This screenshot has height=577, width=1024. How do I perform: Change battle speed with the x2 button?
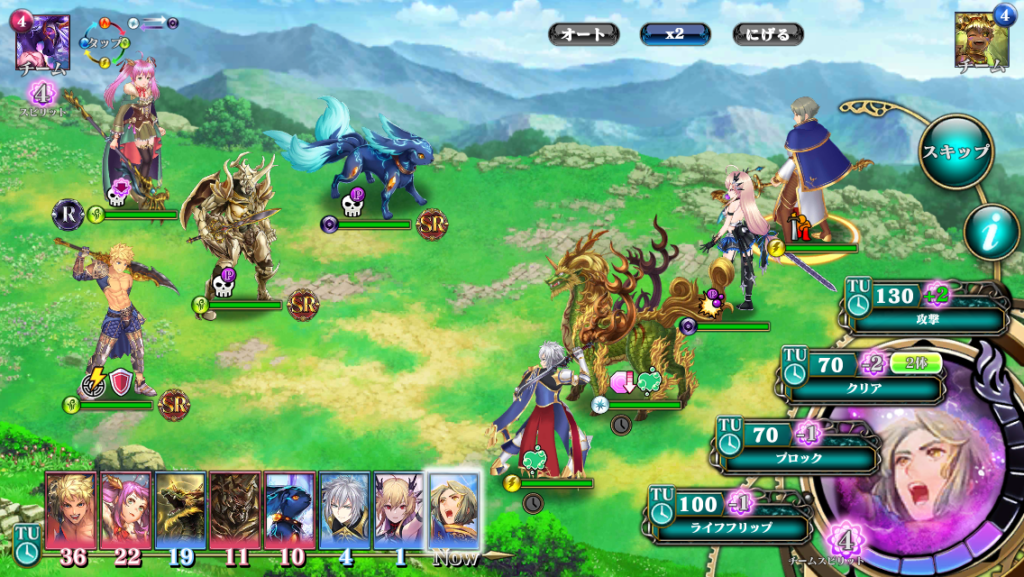coord(675,34)
